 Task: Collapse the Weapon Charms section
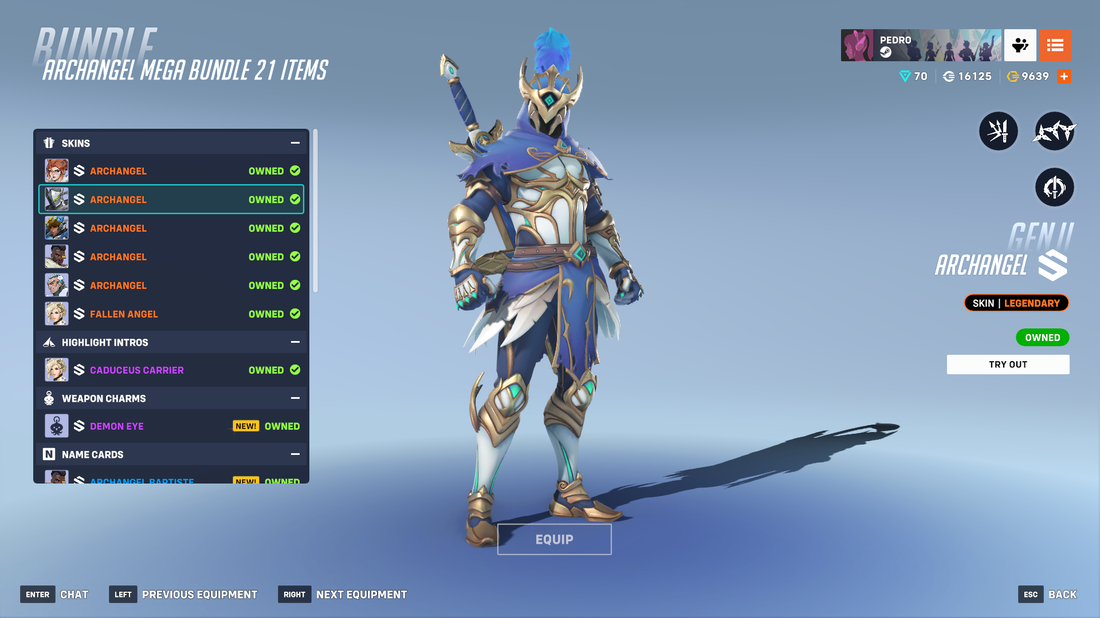tap(295, 398)
